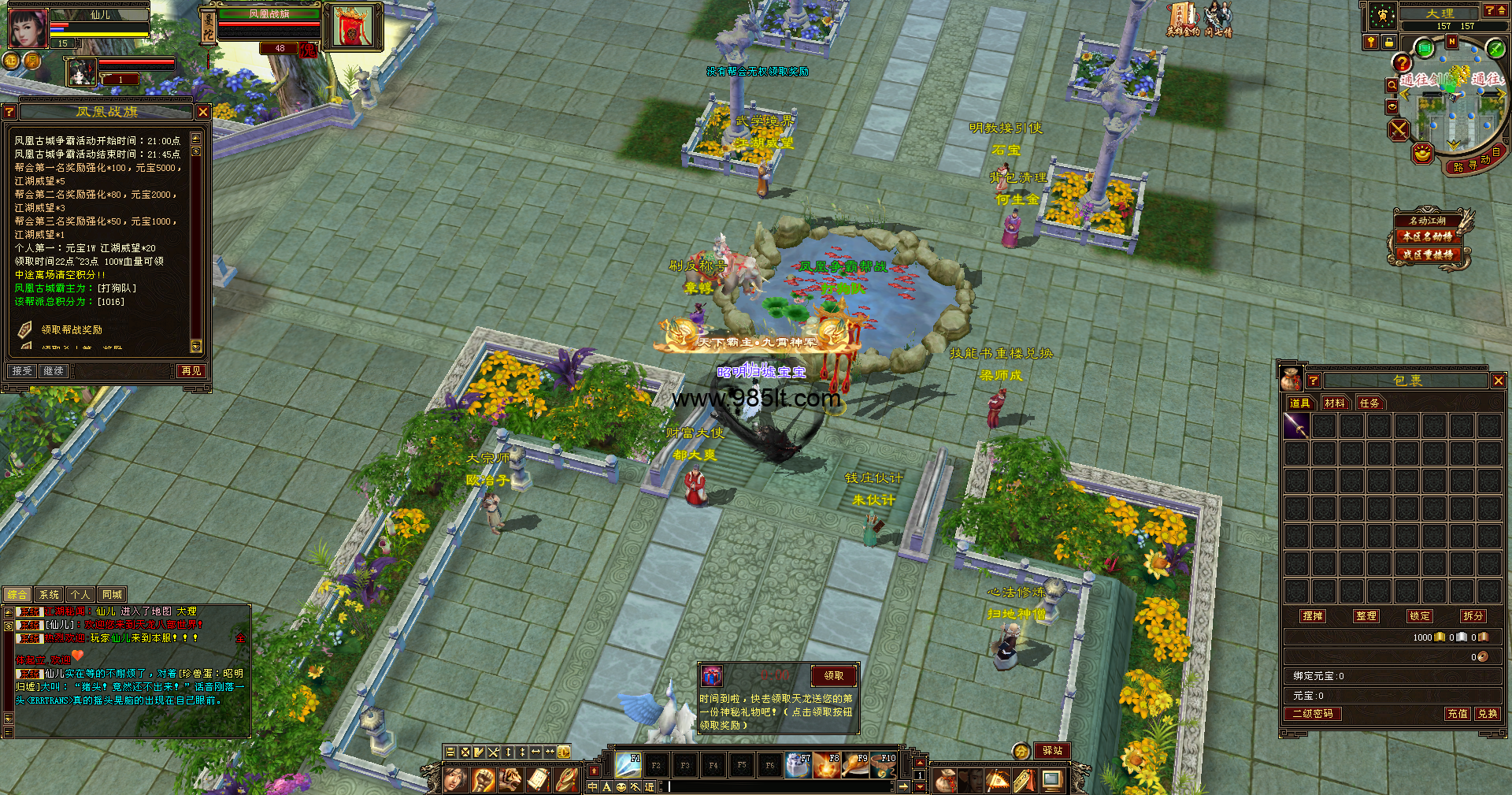Open the 驿站 station button
The height and width of the screenshot is (795, 1512).
[1052, 751]
